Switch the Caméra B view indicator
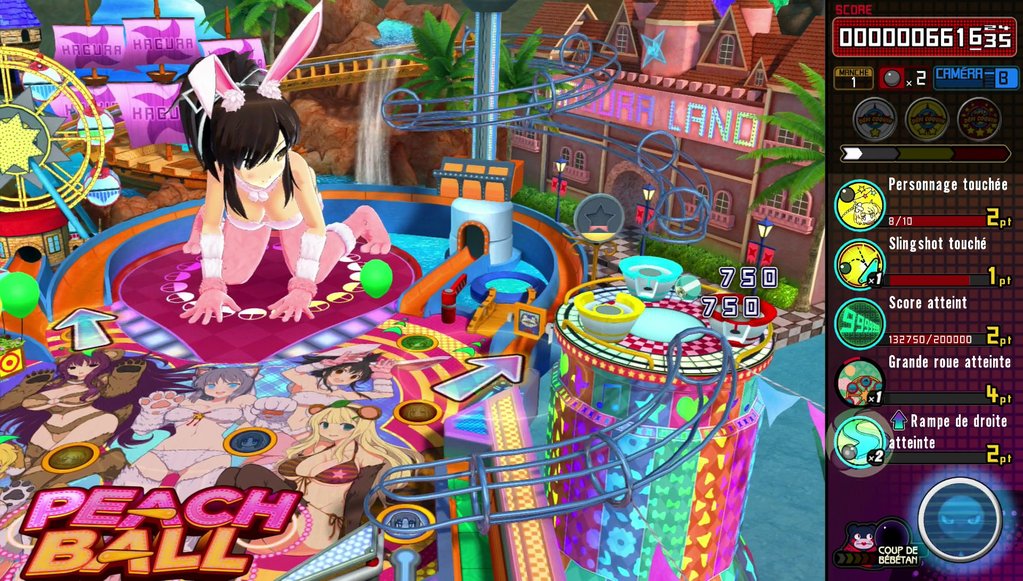The image size is (1023, 581). click(975, 78)
